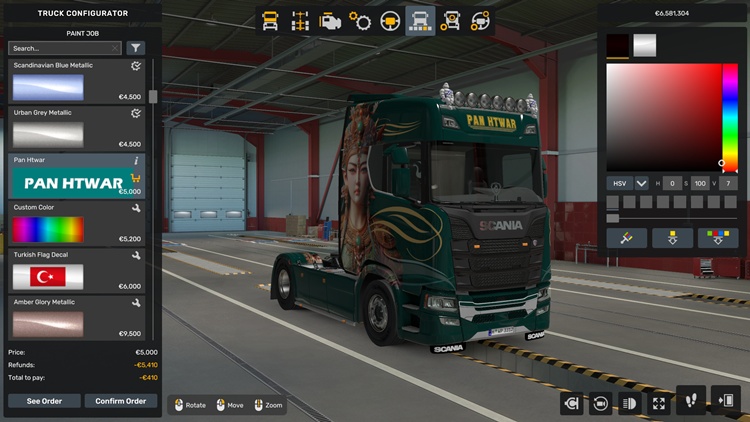Pick the Custom Color paint option

point(48,230)
